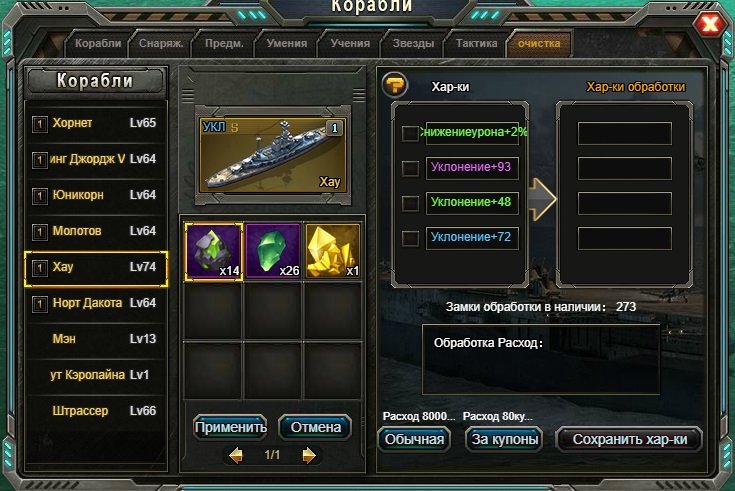Refine using the За купоны button

pyautogui.click(x=505, y=439)
